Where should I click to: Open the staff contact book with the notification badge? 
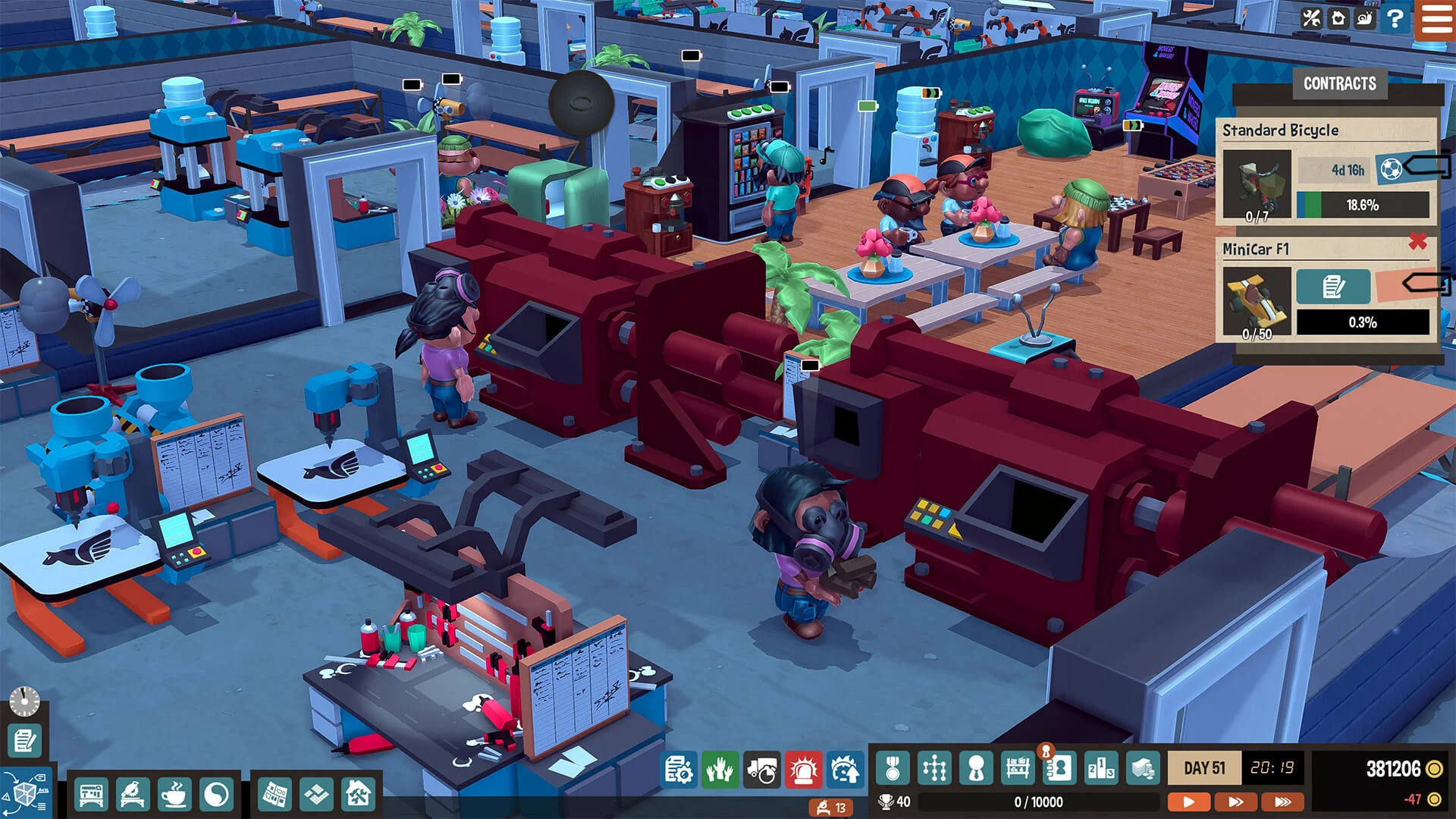click(x=1060, y=768)
